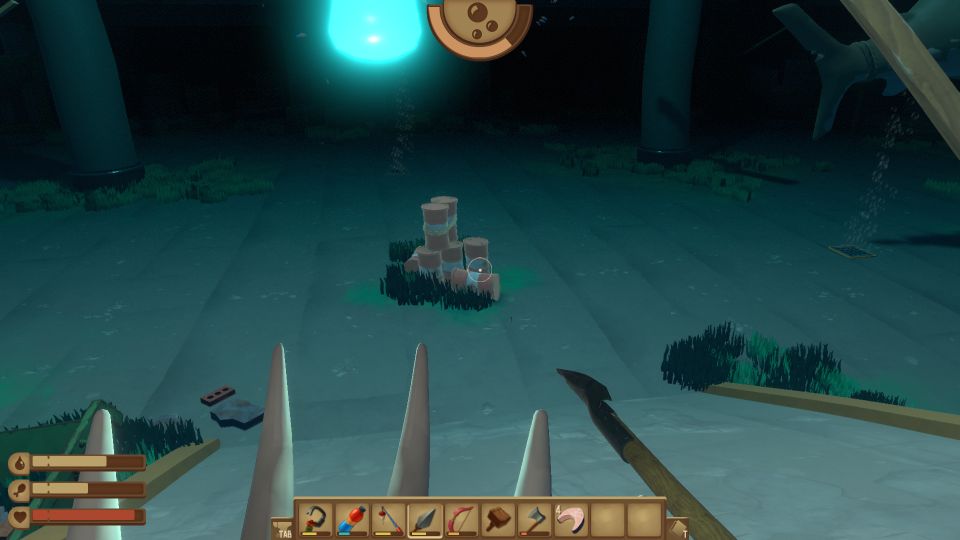
Task: Select the red and blue oxygen bottle slot
Action: click(352, 518)
